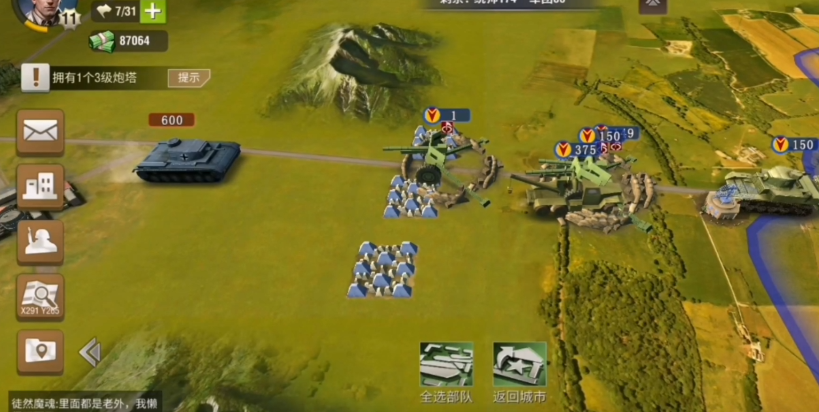Open the exclamation mark quest notice

coord(36,77)
